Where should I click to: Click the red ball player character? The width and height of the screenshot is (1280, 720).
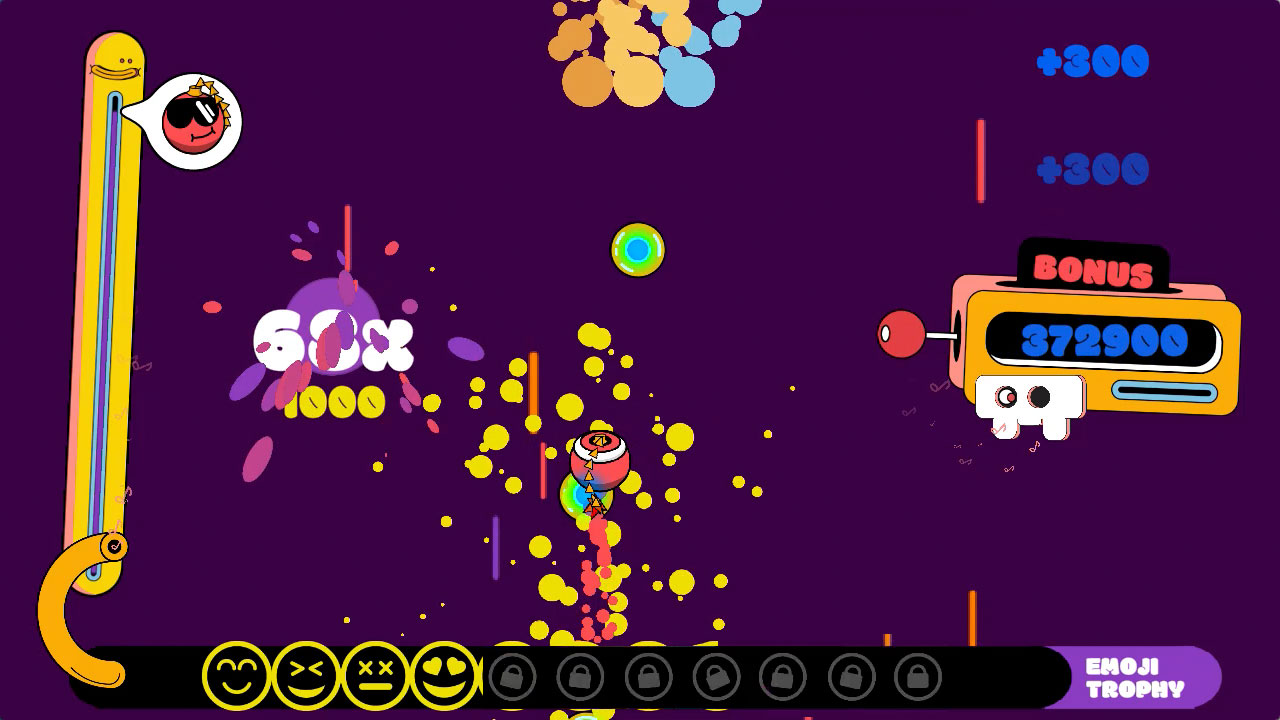[598, 462]
